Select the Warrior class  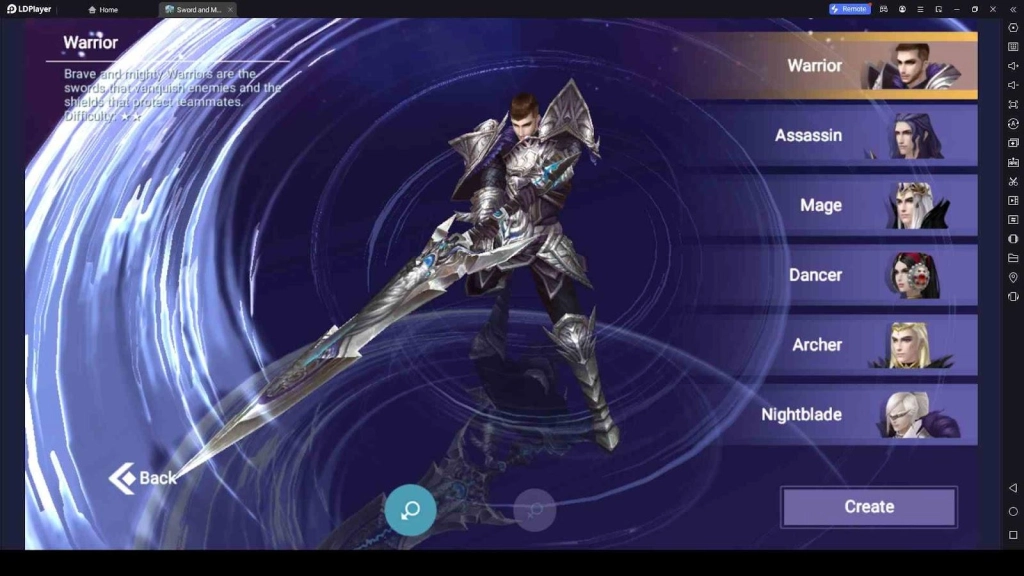840,66
